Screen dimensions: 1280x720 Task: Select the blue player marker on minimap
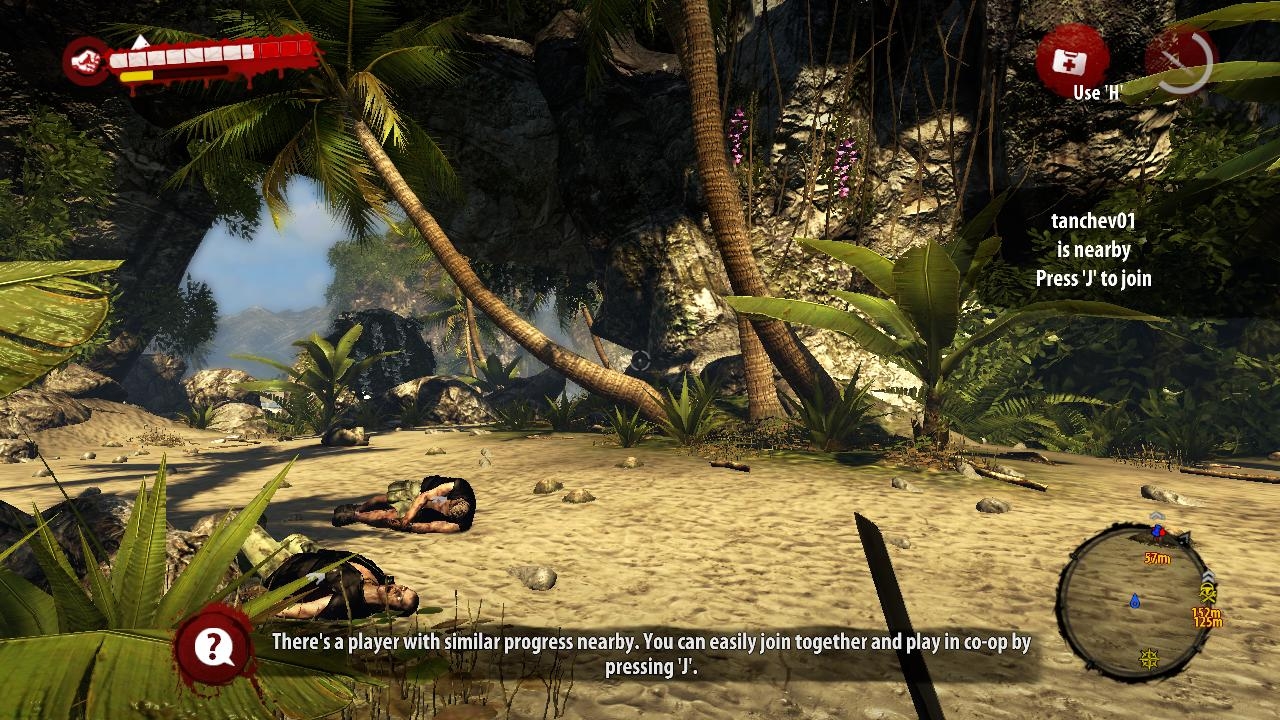click(1135, 601)
